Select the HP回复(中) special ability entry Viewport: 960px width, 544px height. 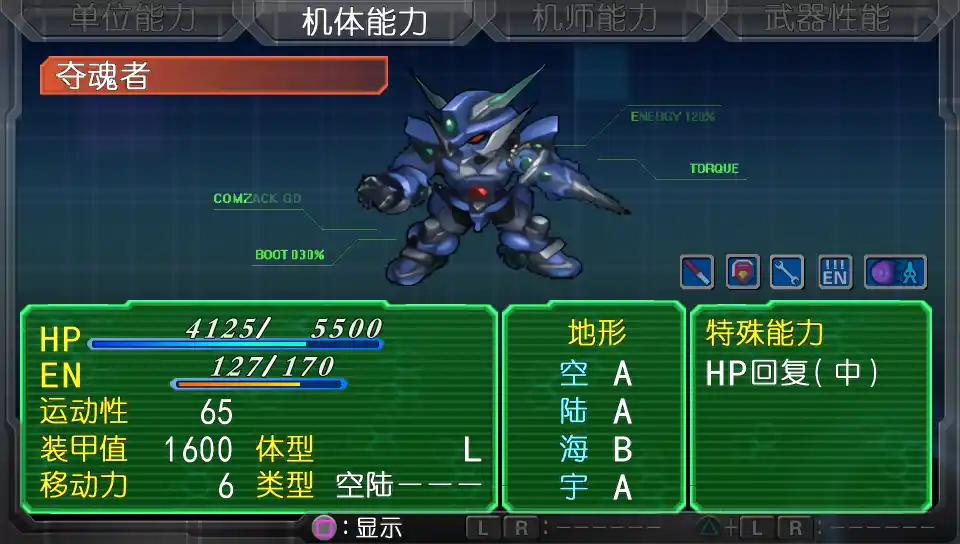(x=792, y=373)
